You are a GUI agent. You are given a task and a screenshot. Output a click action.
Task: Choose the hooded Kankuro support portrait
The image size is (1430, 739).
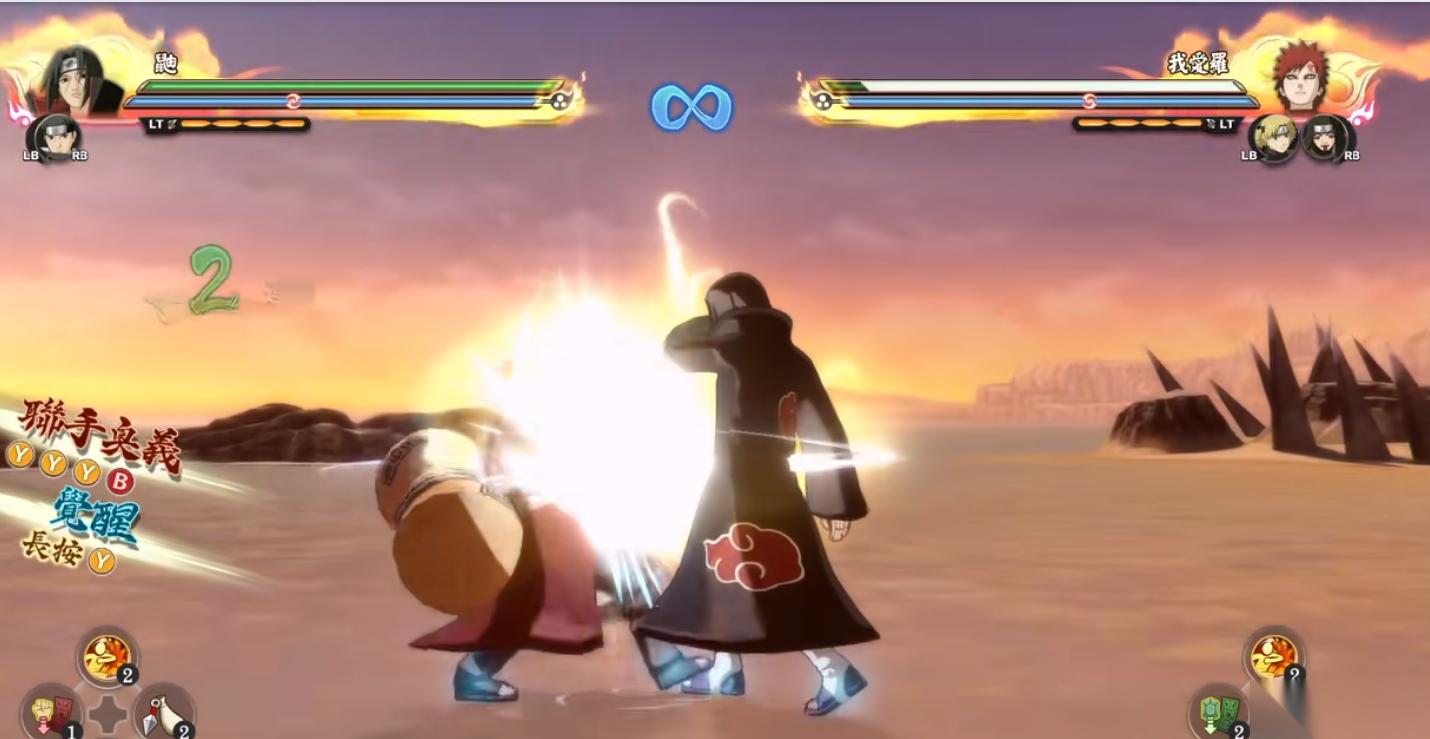[x=1326, y=138]
